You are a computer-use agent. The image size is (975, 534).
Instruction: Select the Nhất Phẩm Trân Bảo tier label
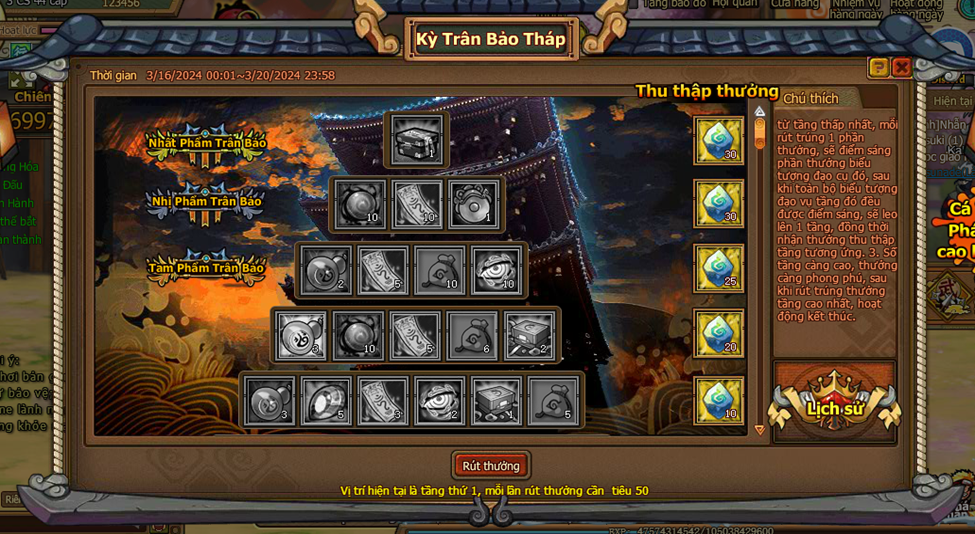(207, 143)
